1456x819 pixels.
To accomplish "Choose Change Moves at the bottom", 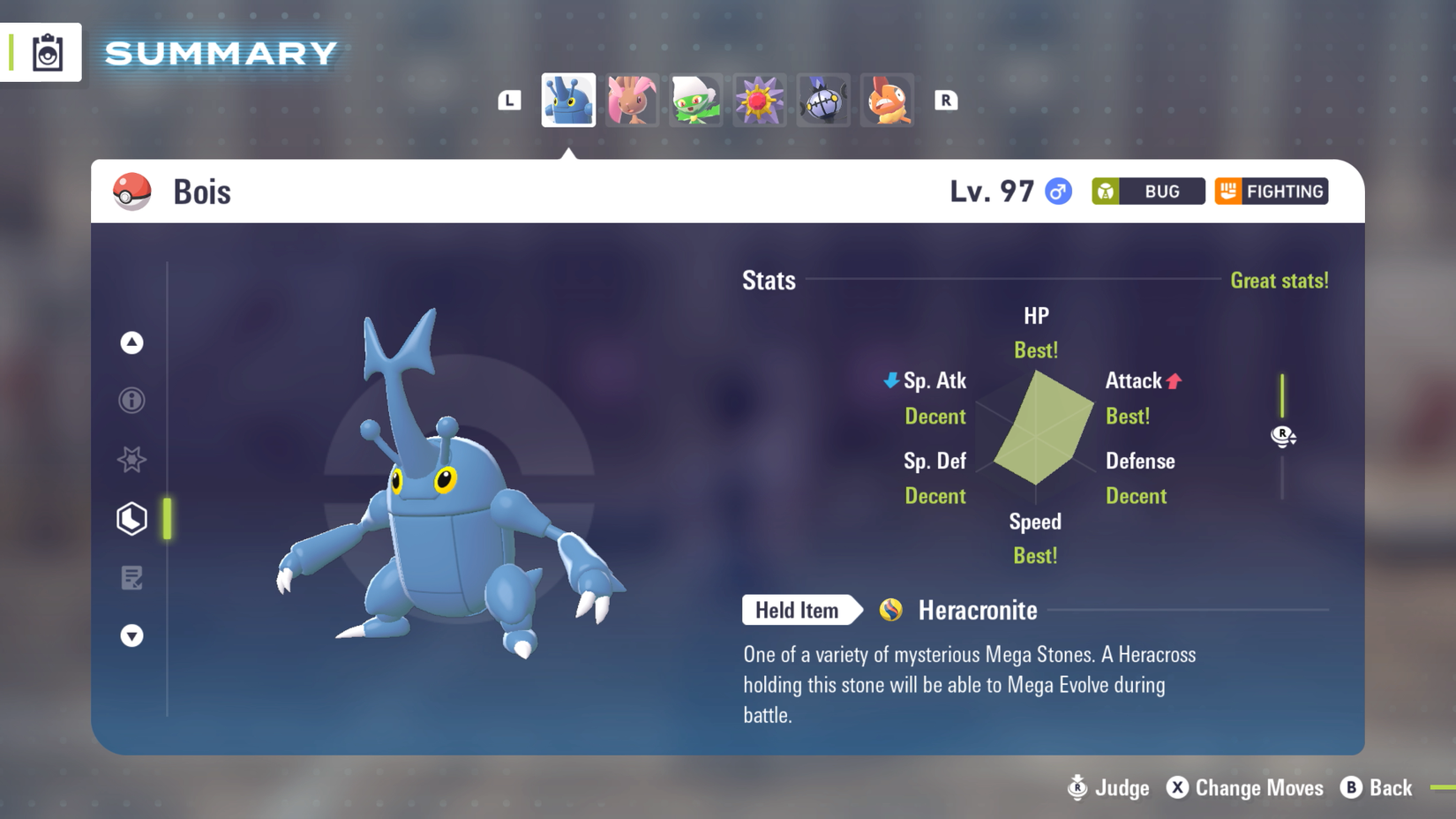I will (1245, 788).
